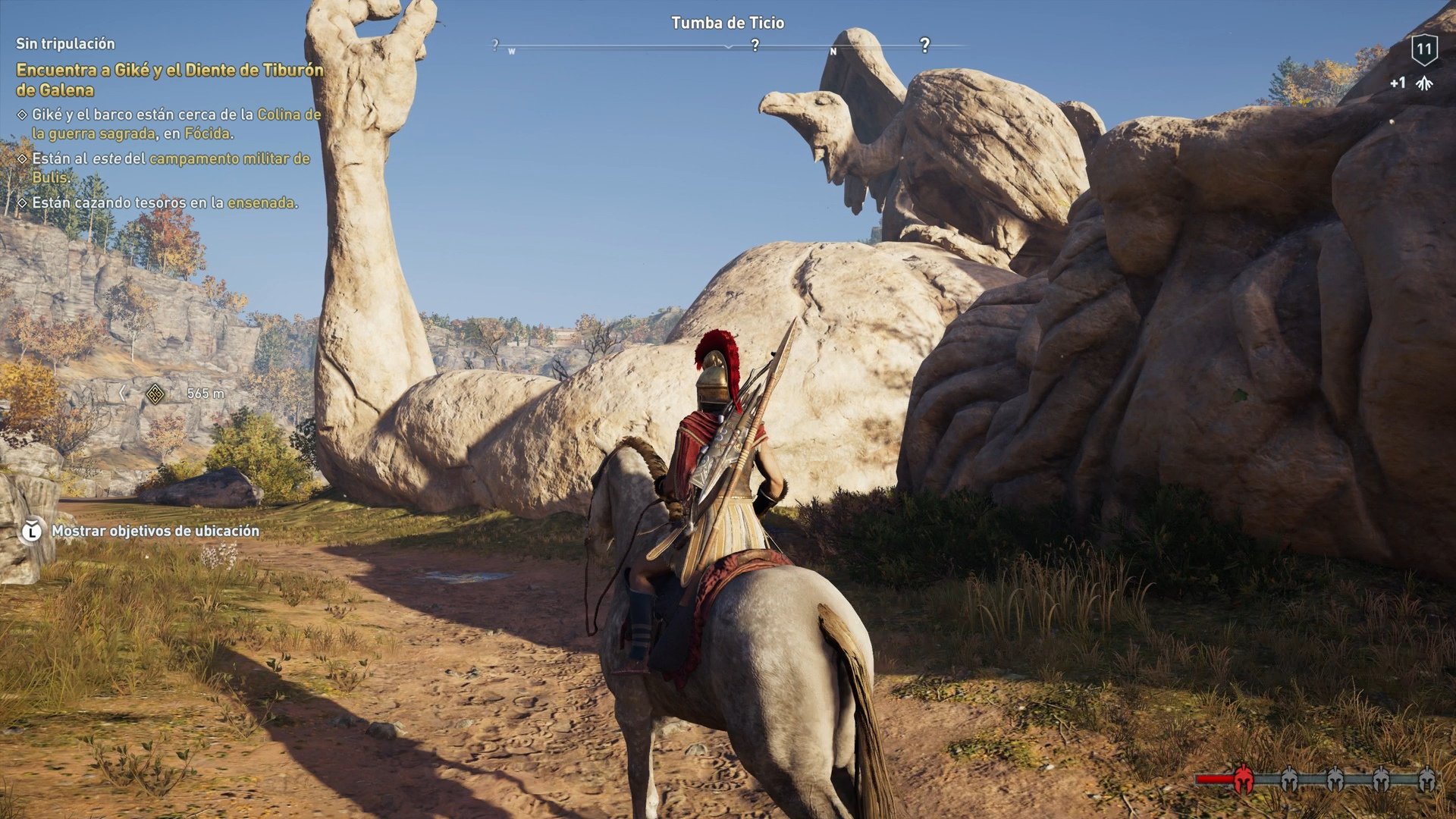Click the left question mark on the compass
The height and width of the screenshot is (819, 1456).
click(x=497, y=45)
